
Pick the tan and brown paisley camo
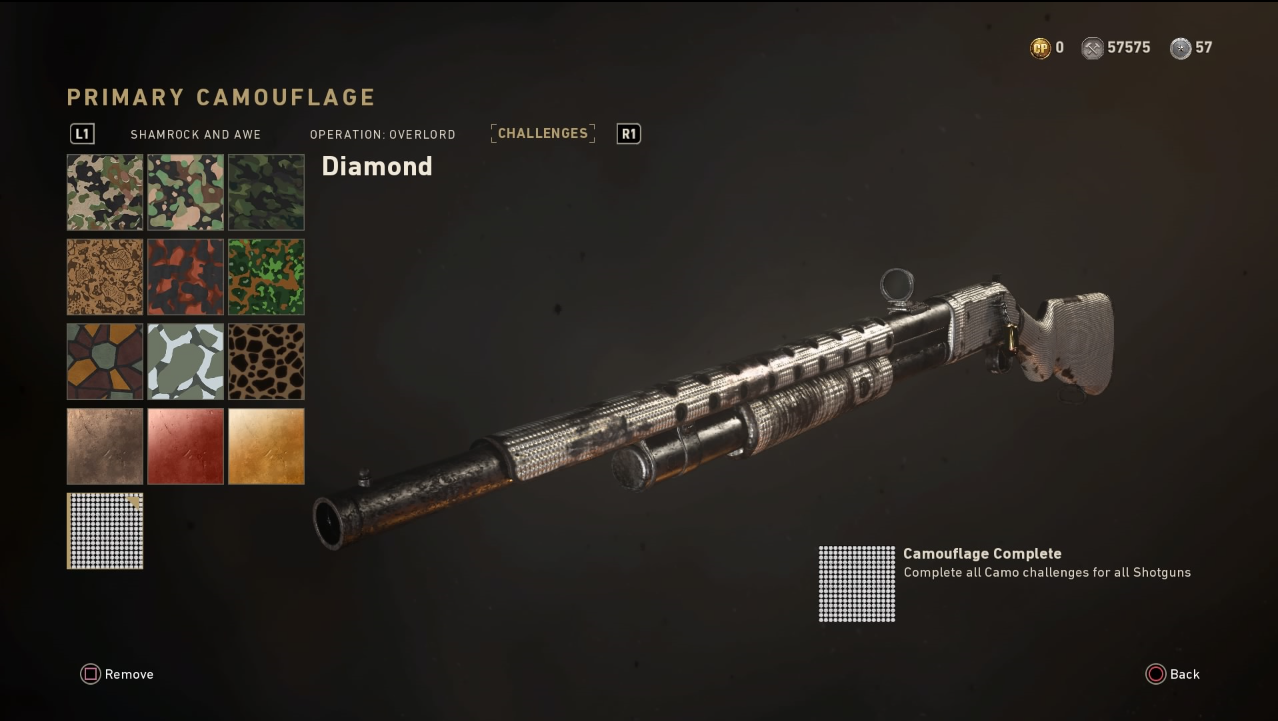[105, 277]
